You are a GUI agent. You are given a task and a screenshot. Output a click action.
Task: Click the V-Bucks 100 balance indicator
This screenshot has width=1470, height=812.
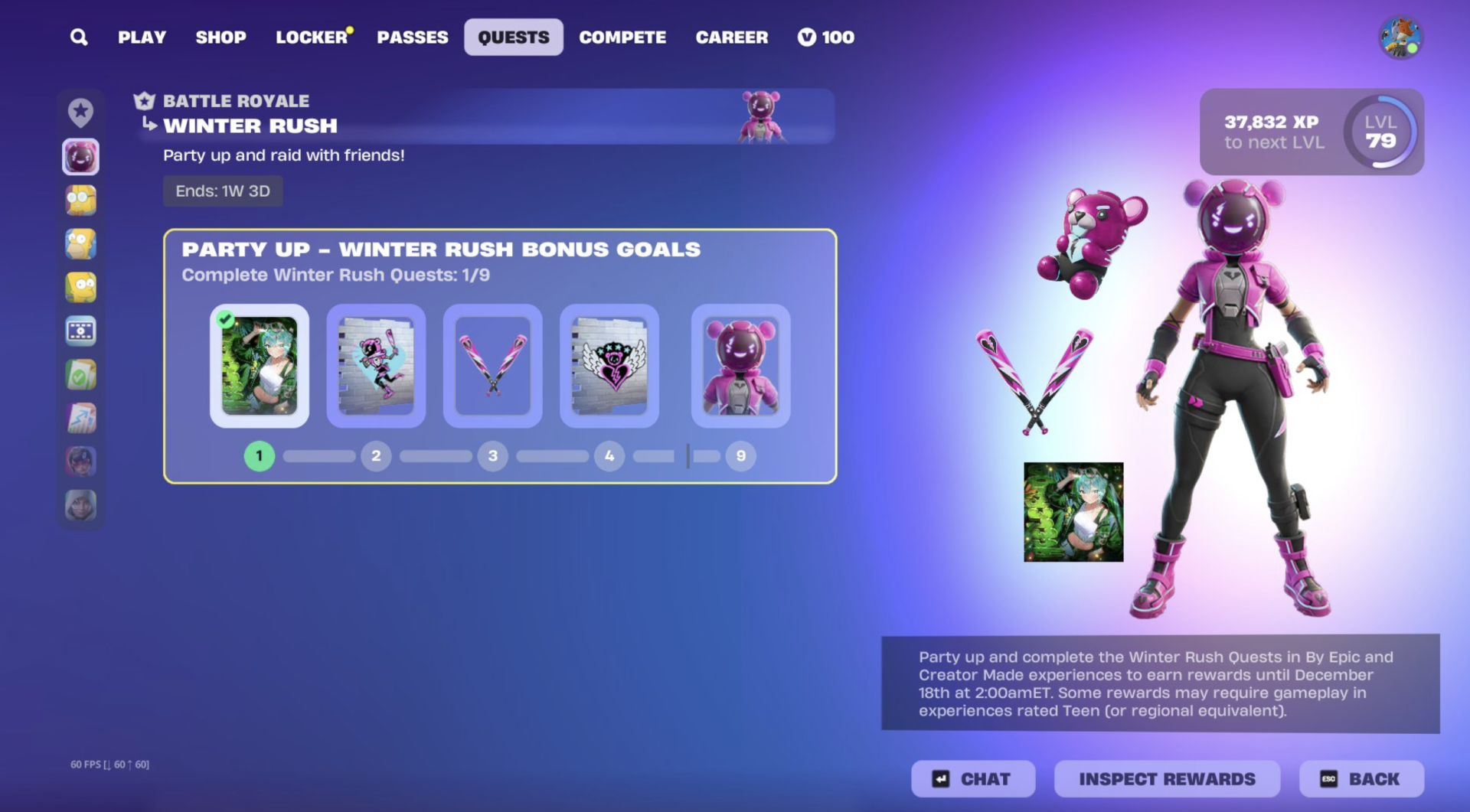(x=826, y=37)
